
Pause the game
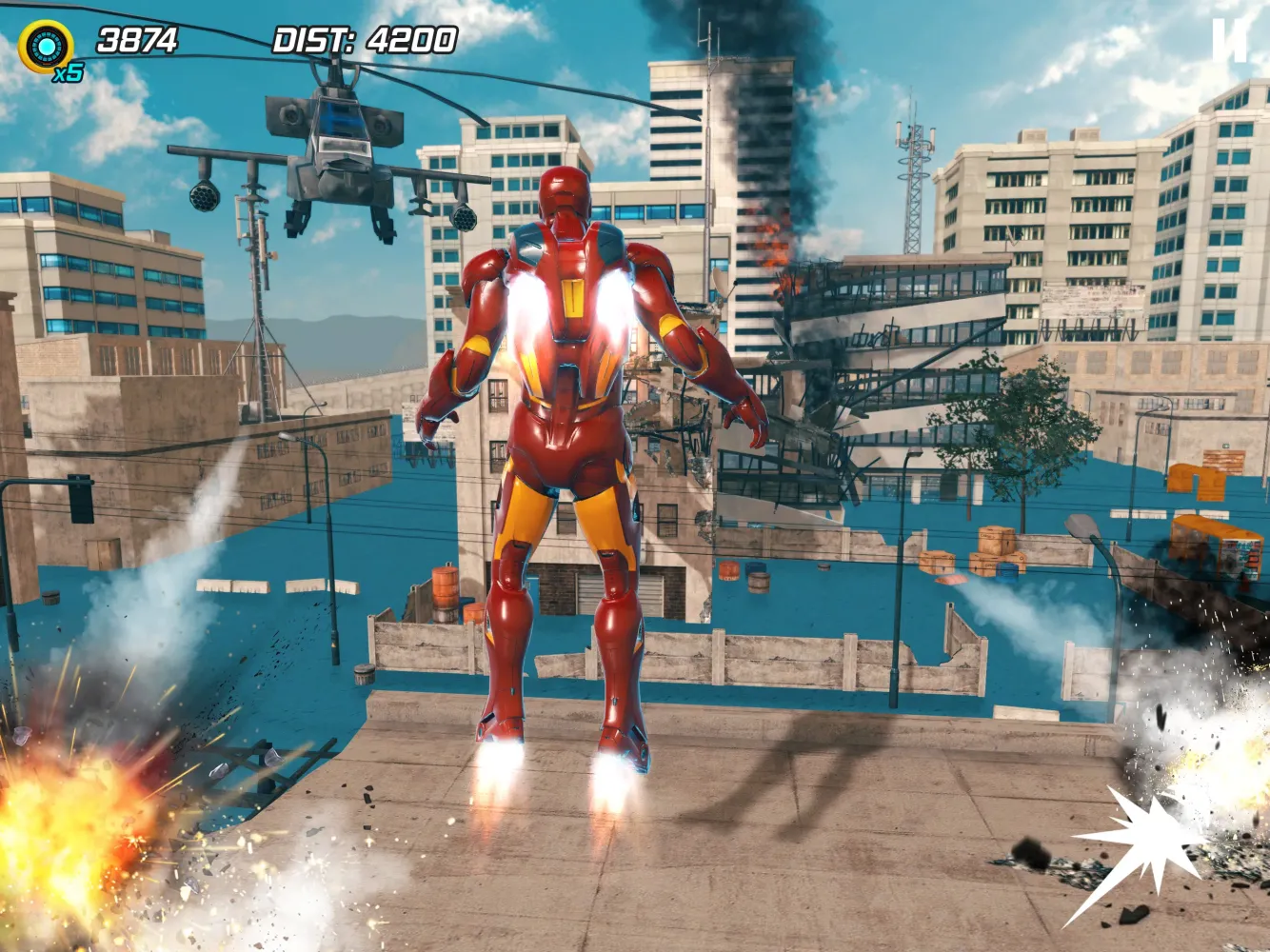click(1229, 42)
